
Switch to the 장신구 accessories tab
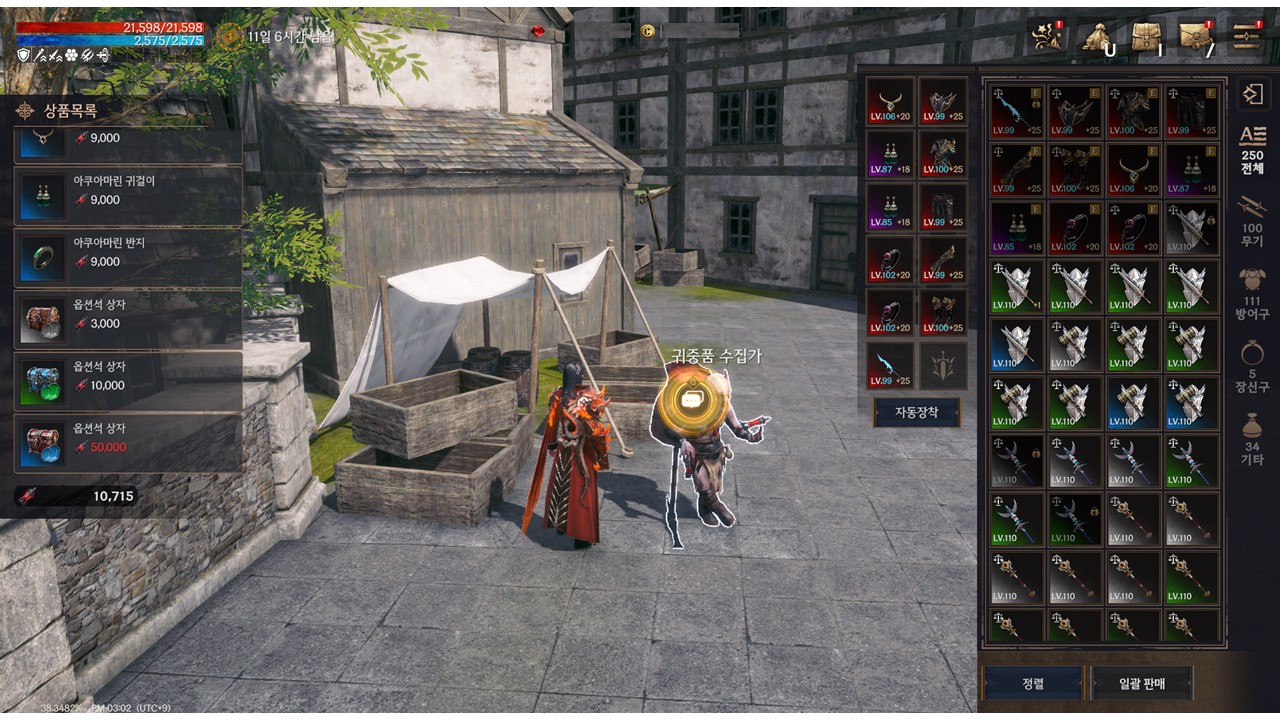tap(1252, 365)
